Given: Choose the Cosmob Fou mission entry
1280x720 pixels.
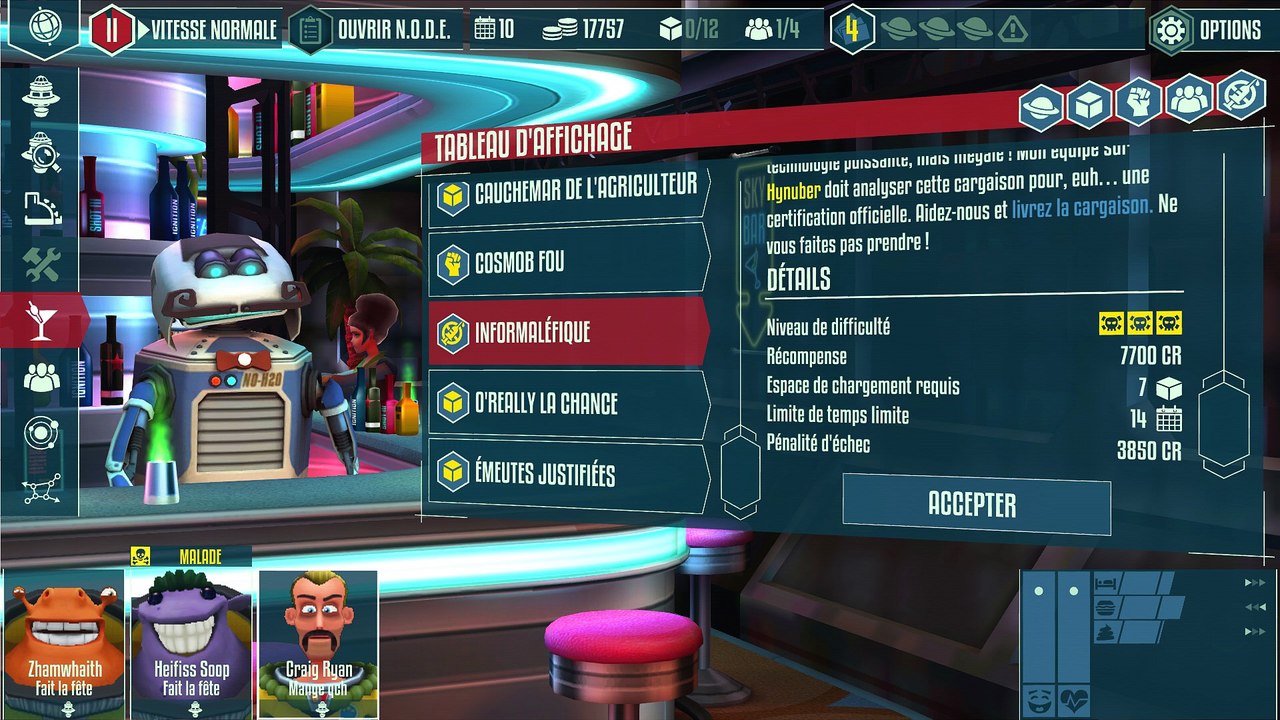Looking at the screenshot, I should point(568,263).
